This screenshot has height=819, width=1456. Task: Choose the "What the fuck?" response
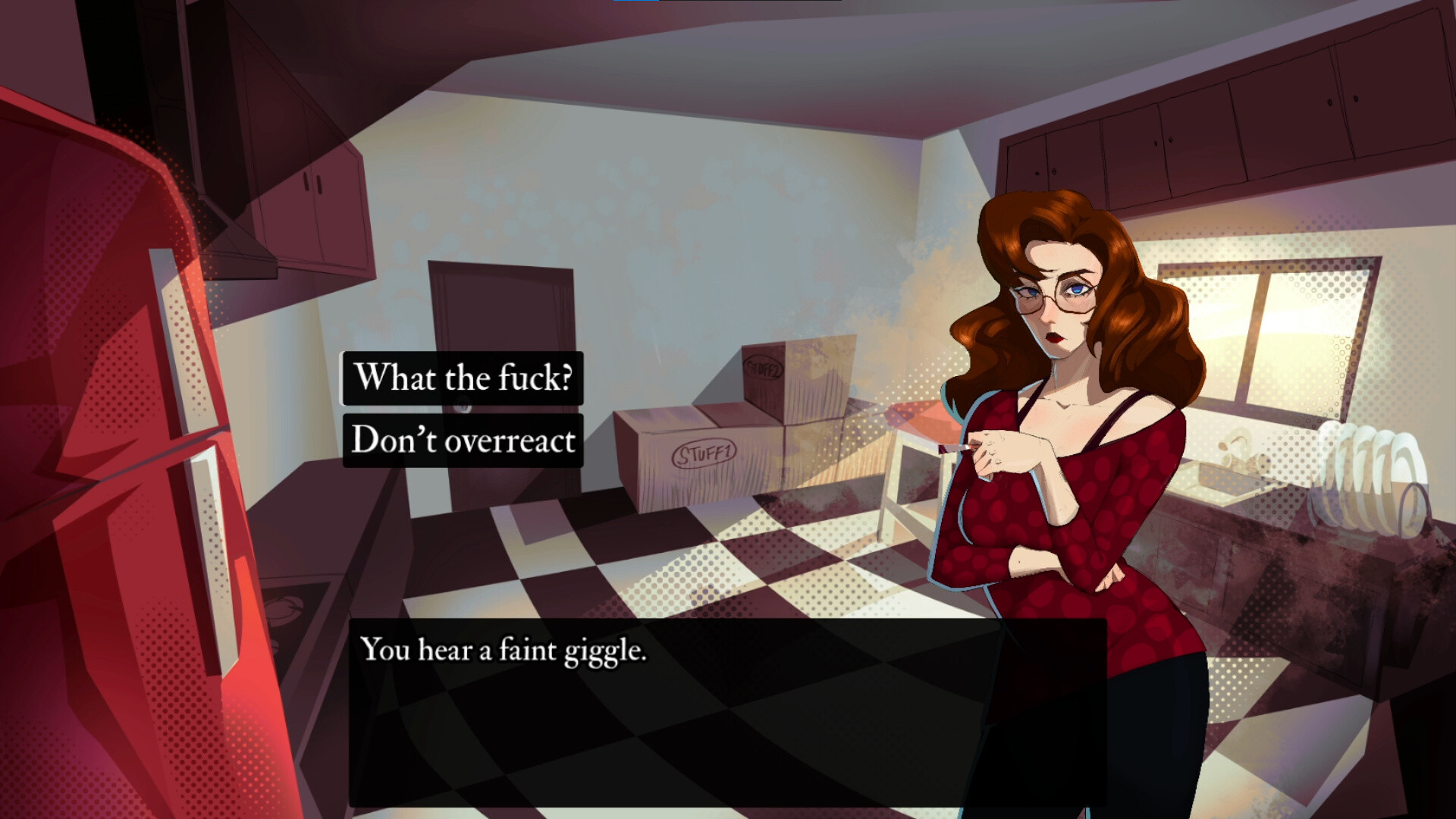point(462,378)
